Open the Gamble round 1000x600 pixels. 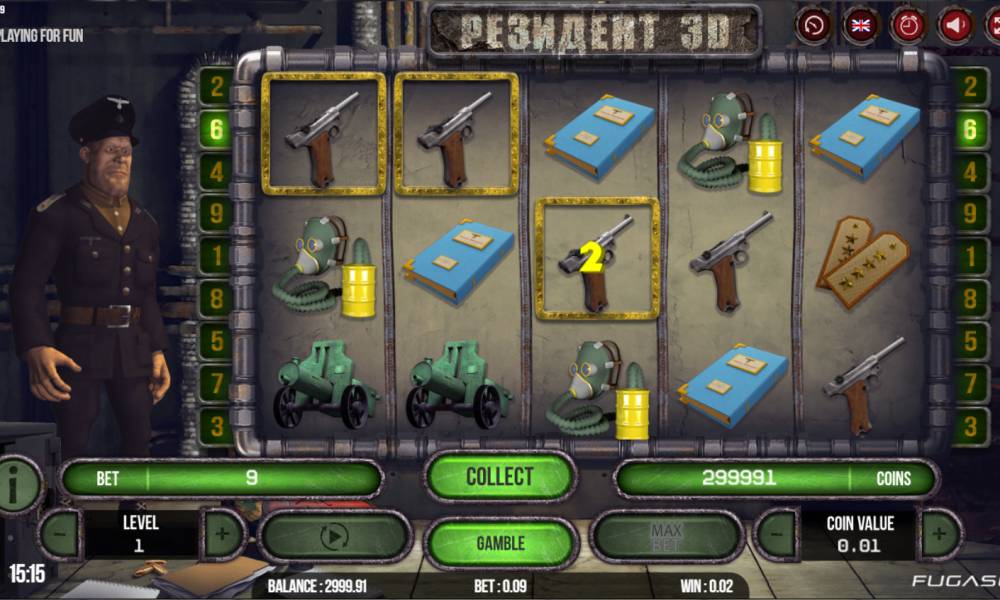[500, 543]
